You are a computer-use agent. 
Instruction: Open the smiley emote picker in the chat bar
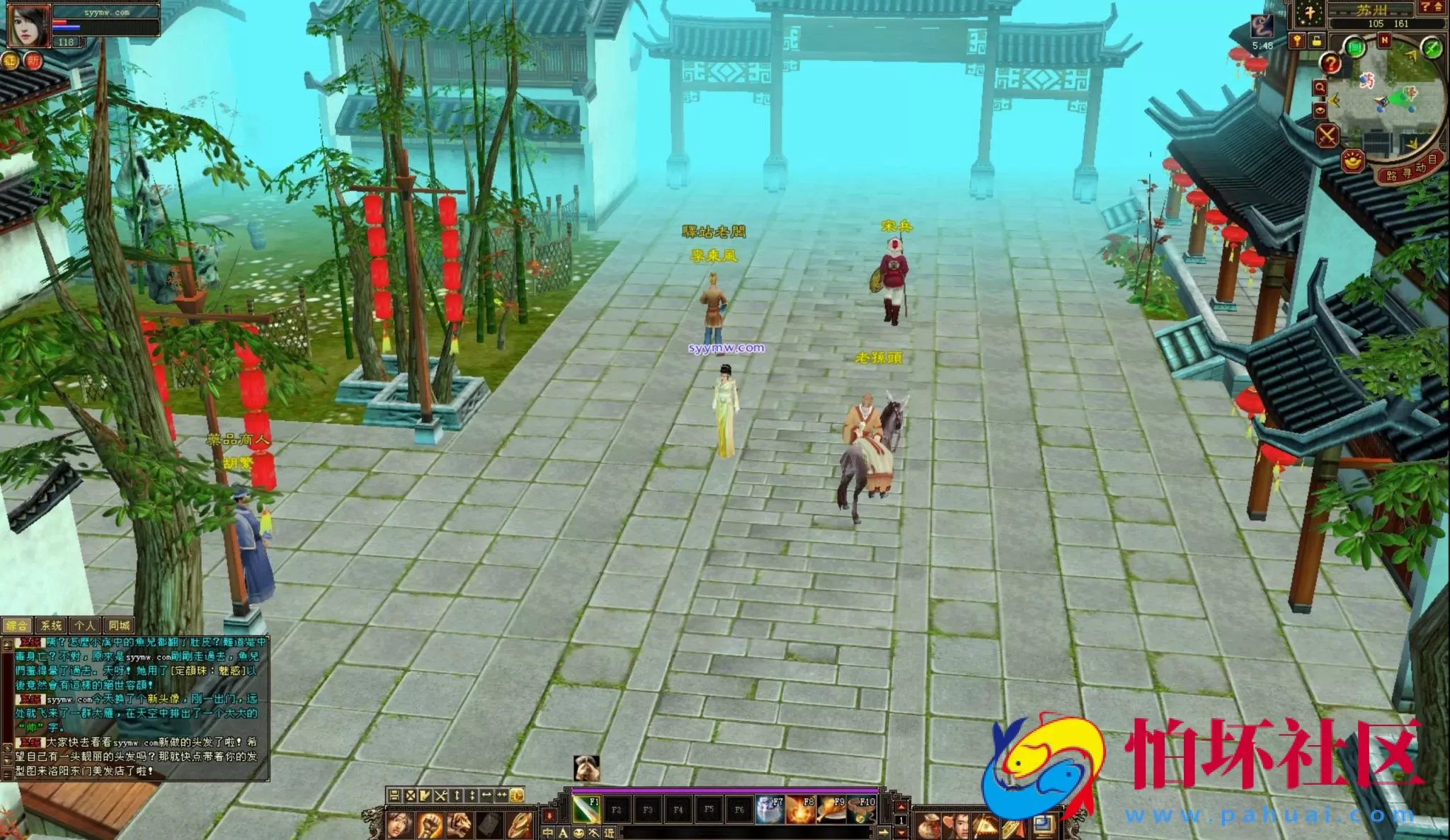(578, 834)
